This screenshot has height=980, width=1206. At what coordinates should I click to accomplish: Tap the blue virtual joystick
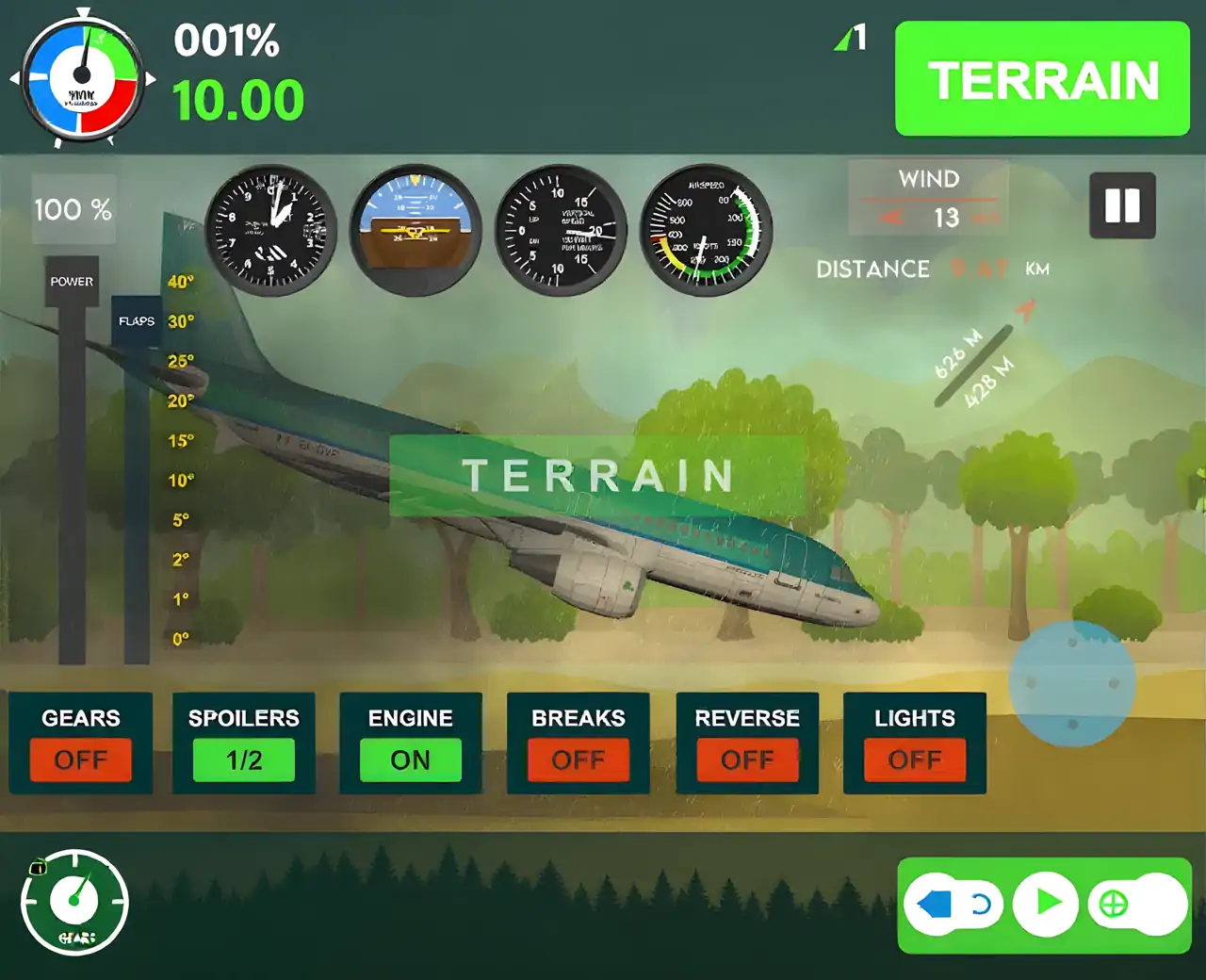point(1071,682)
